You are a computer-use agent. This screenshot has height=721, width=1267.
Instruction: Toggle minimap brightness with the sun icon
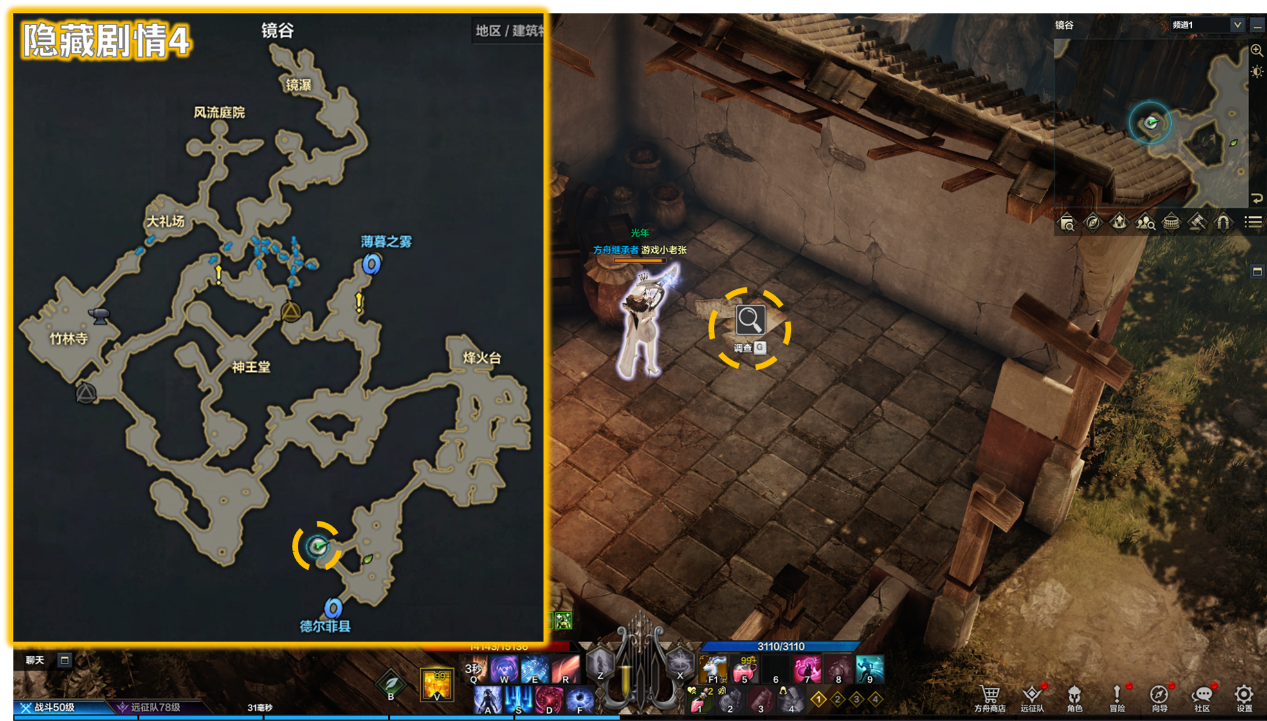point(1257,71)
